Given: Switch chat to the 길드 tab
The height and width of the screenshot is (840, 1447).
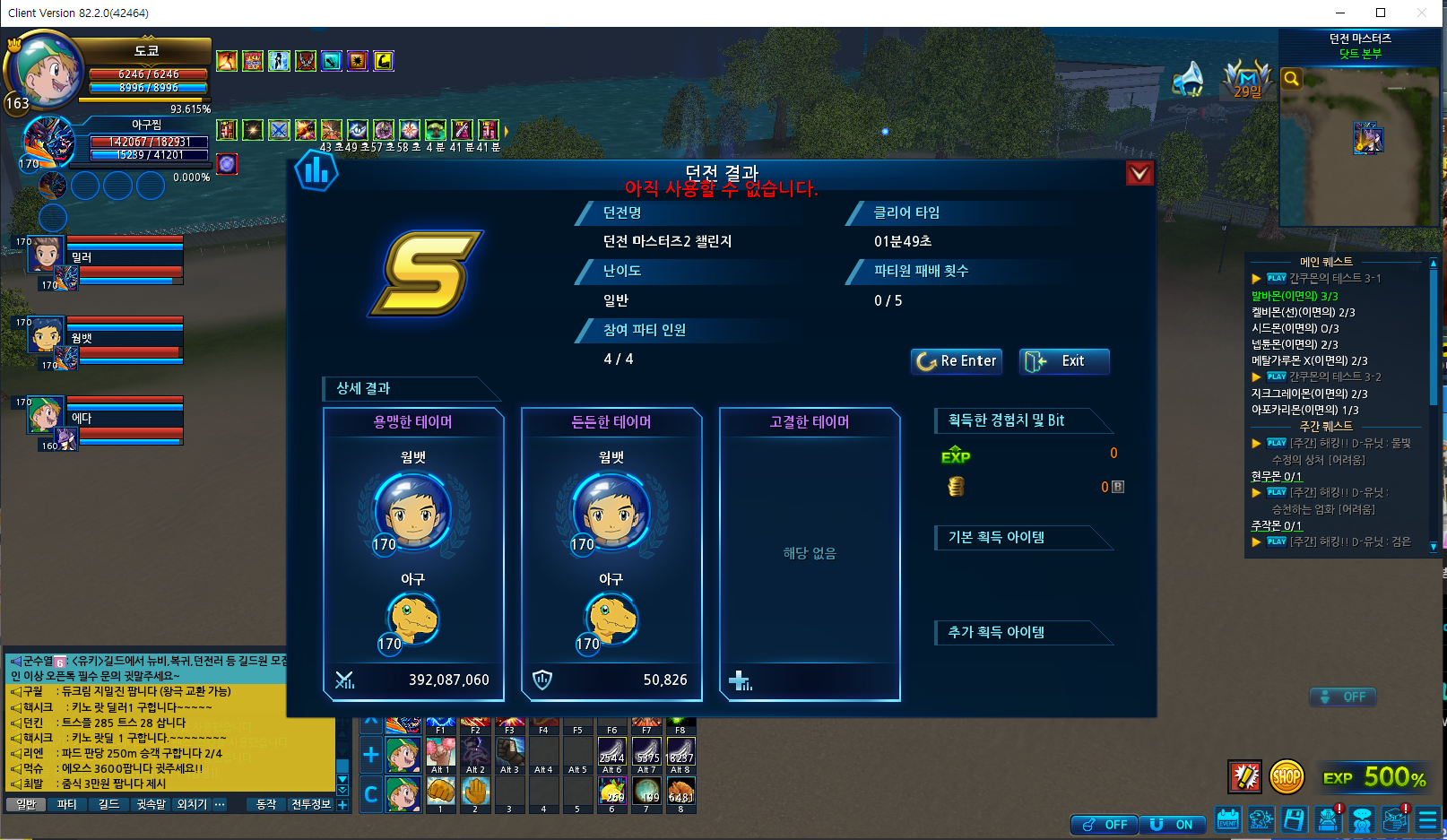Looking at the screenshot, I should (x=108, y=804).
